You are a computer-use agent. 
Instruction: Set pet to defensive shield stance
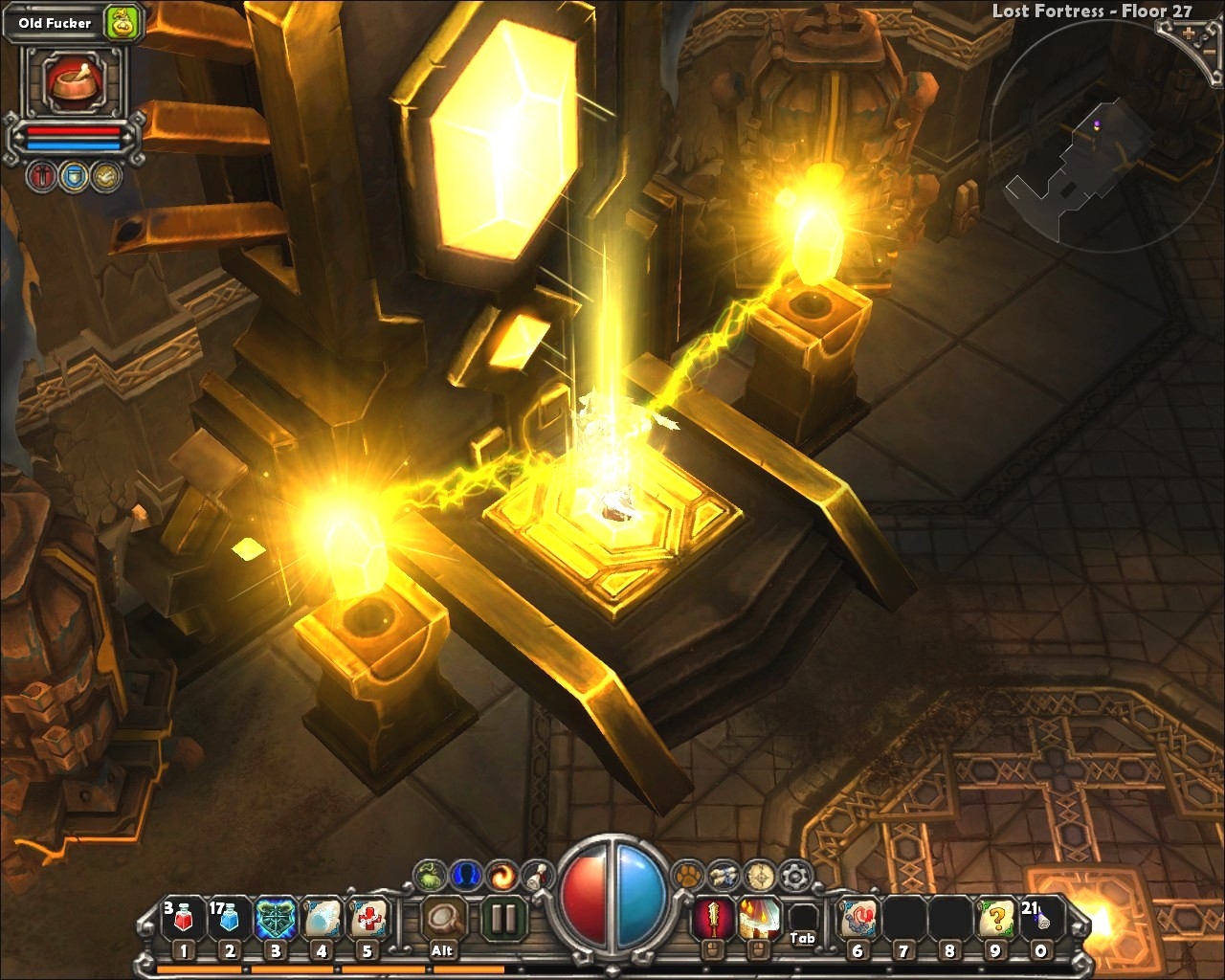74,175
